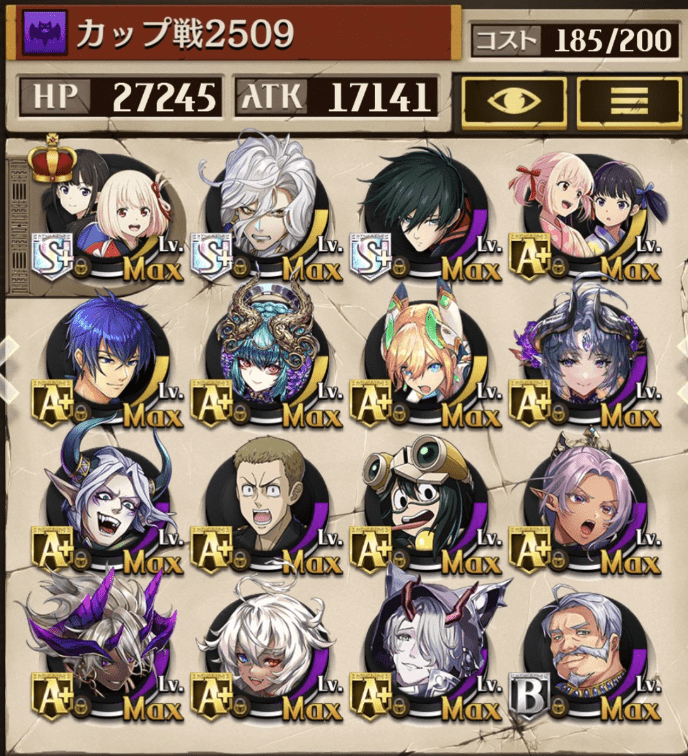Open the three-line list menu
Viewport: 688px width, 756px height.
[x=629, y=99]
